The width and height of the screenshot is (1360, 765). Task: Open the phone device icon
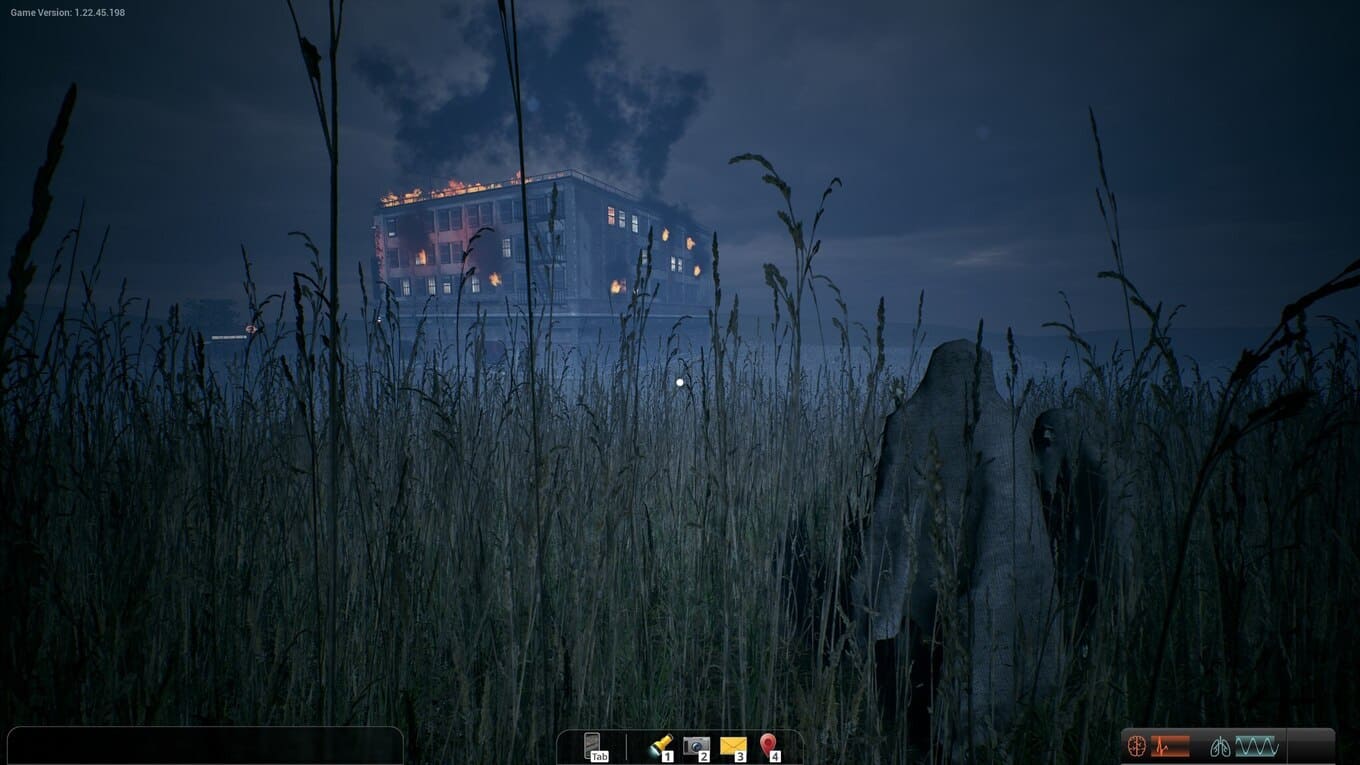pos(593,746)
